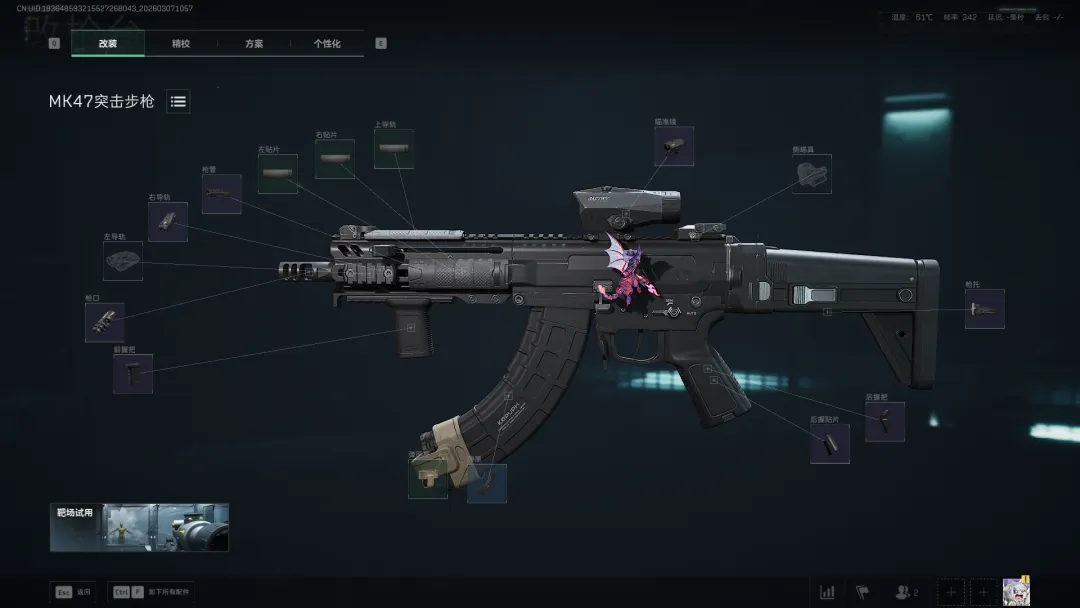Screen dimensions: 1080x608
Task: Switch to the 精校 tab
Action: point(181,44)
